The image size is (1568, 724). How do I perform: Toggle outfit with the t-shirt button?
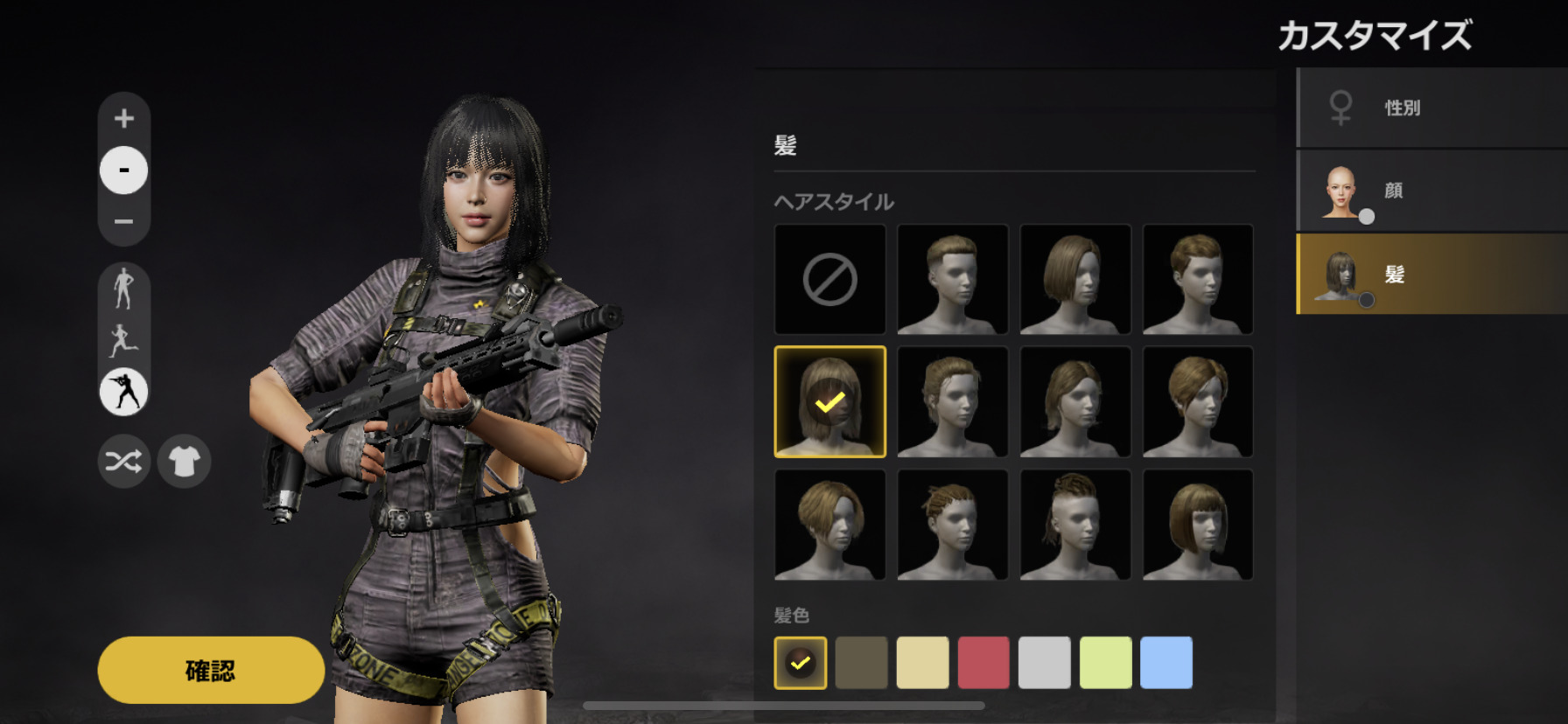coord(184,461)
